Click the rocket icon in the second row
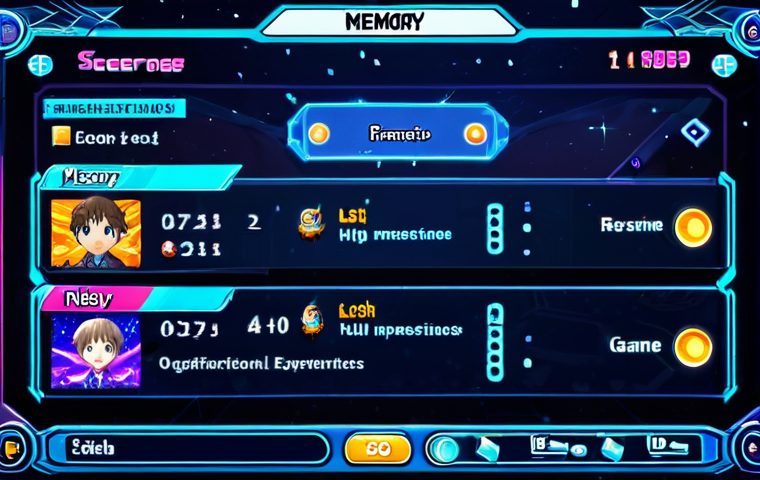760x480 pixels. pos(313,319)
